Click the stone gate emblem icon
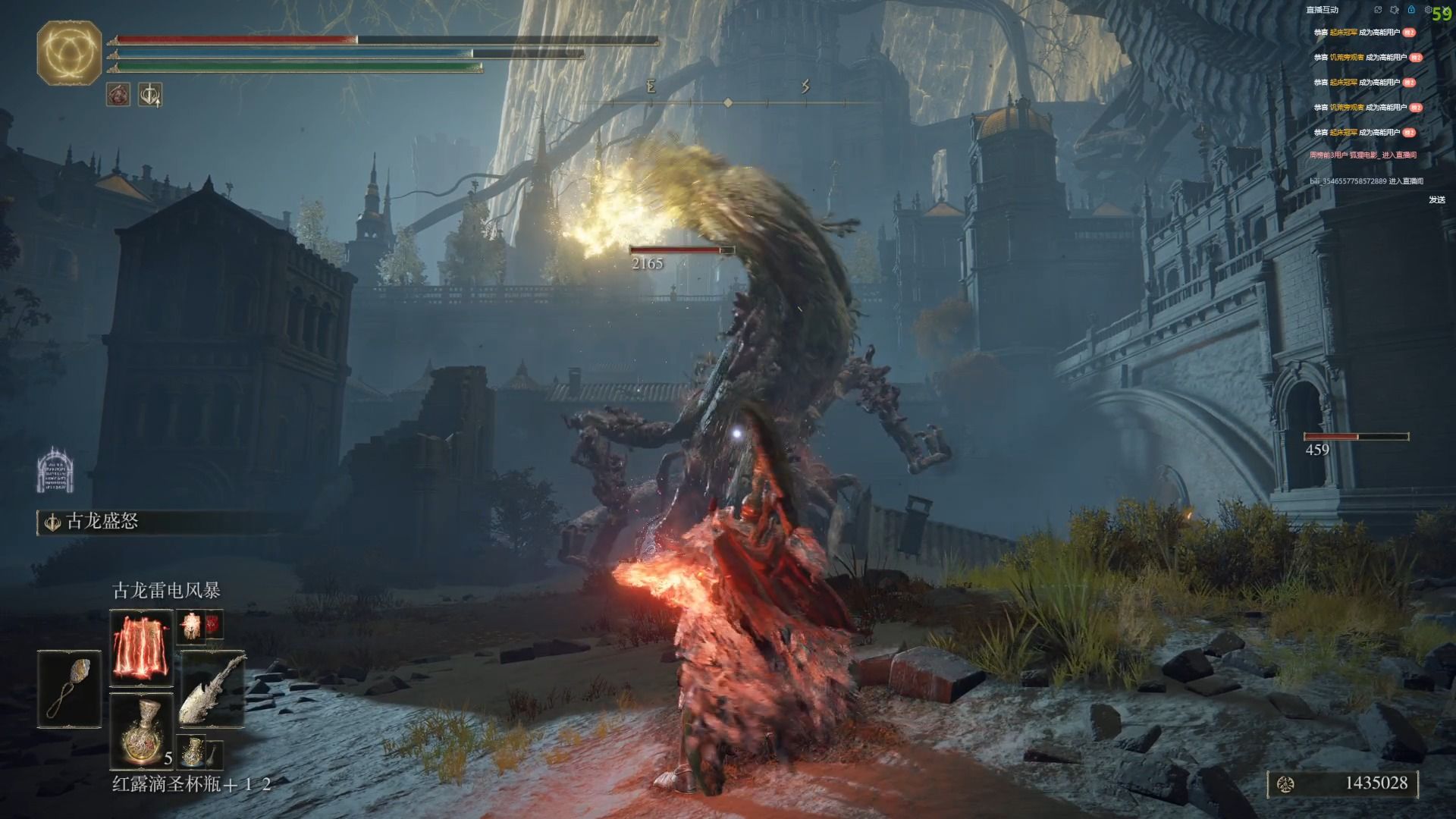The image size is (1456, 819). [55, 469]
